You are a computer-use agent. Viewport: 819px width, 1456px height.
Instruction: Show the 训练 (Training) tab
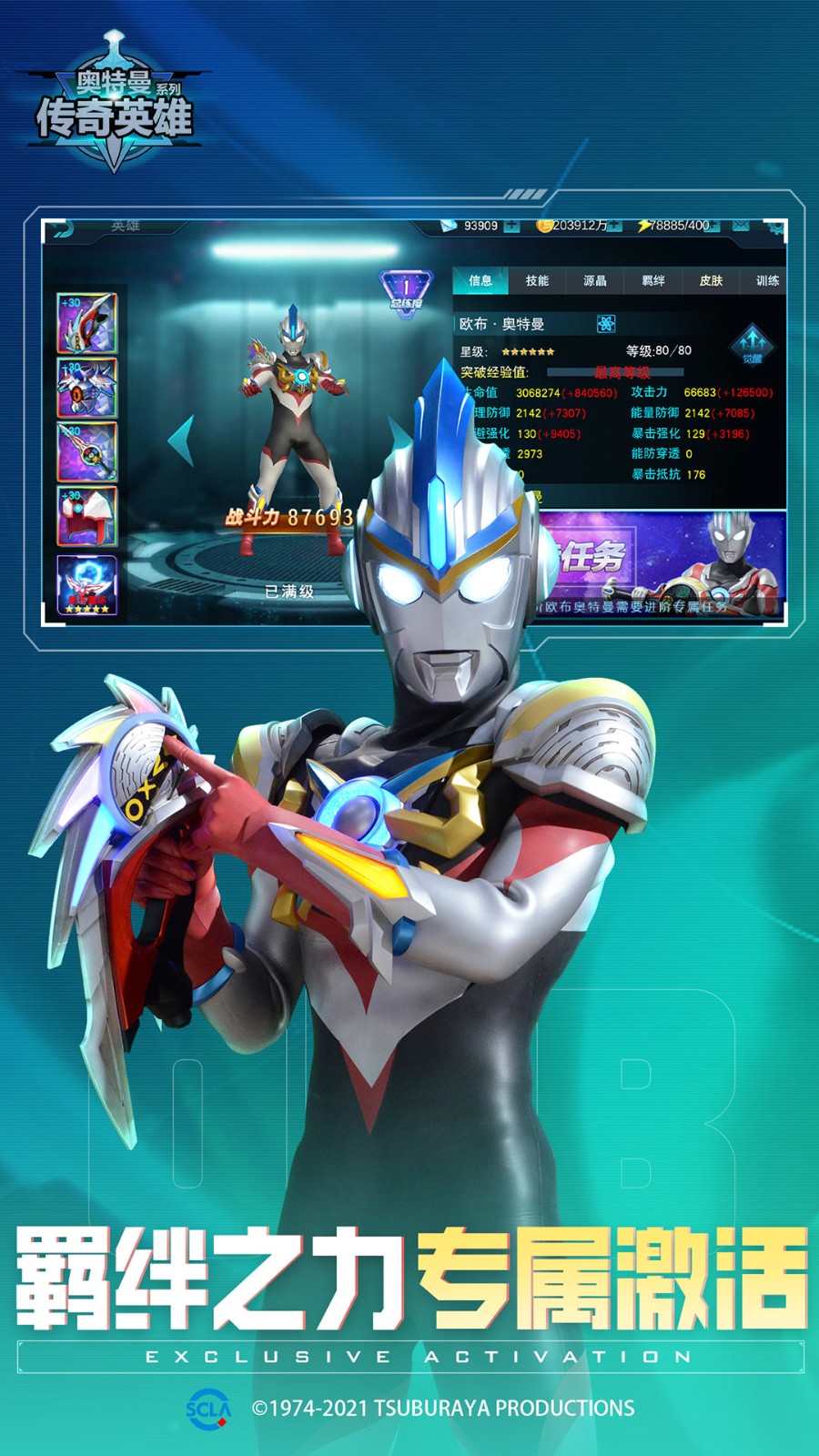click(767, 281)
